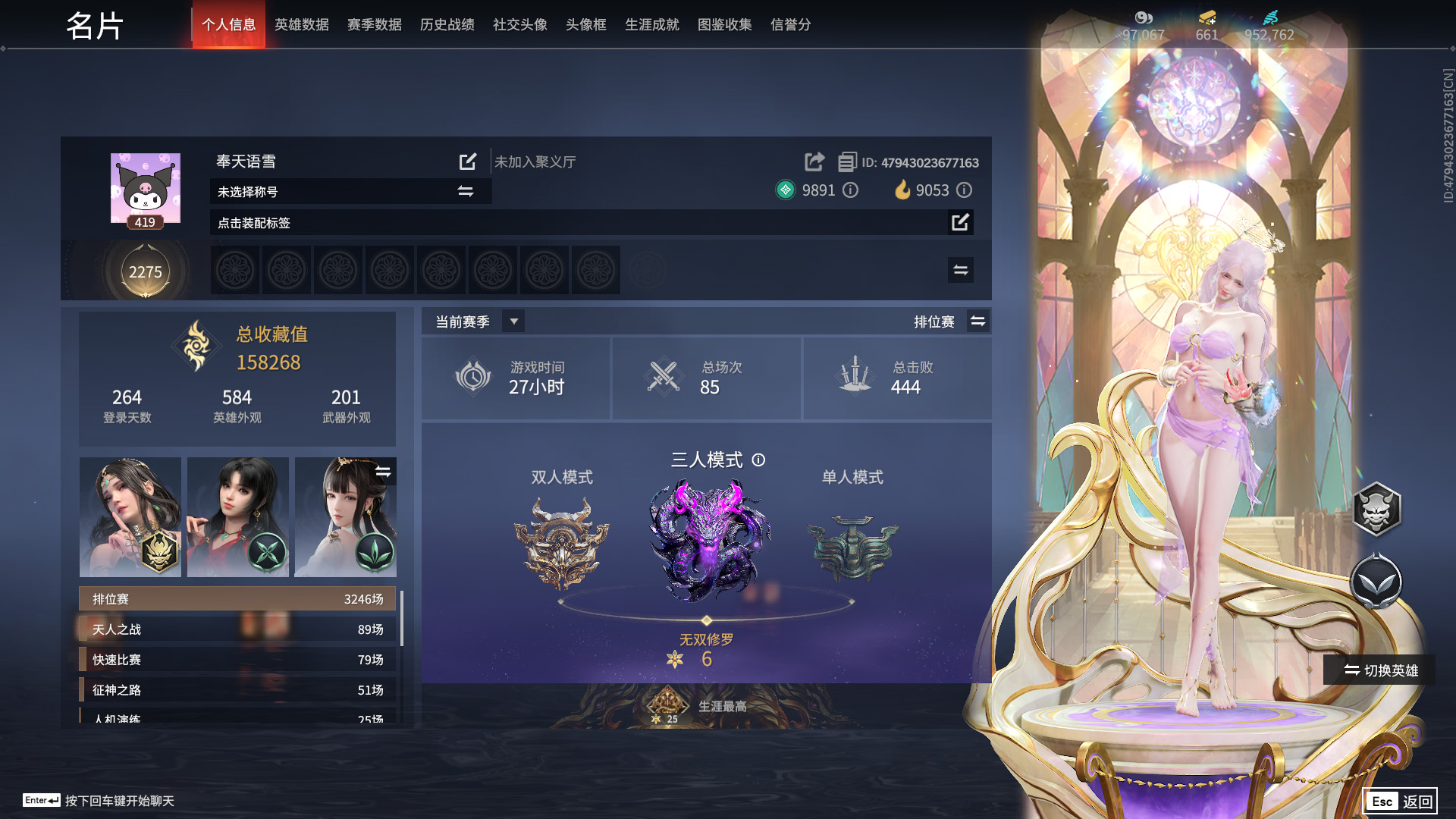This screenshot has height=819, width=1456.
Task: View the 三人模式 info tooltip icon
Action: 758,460
